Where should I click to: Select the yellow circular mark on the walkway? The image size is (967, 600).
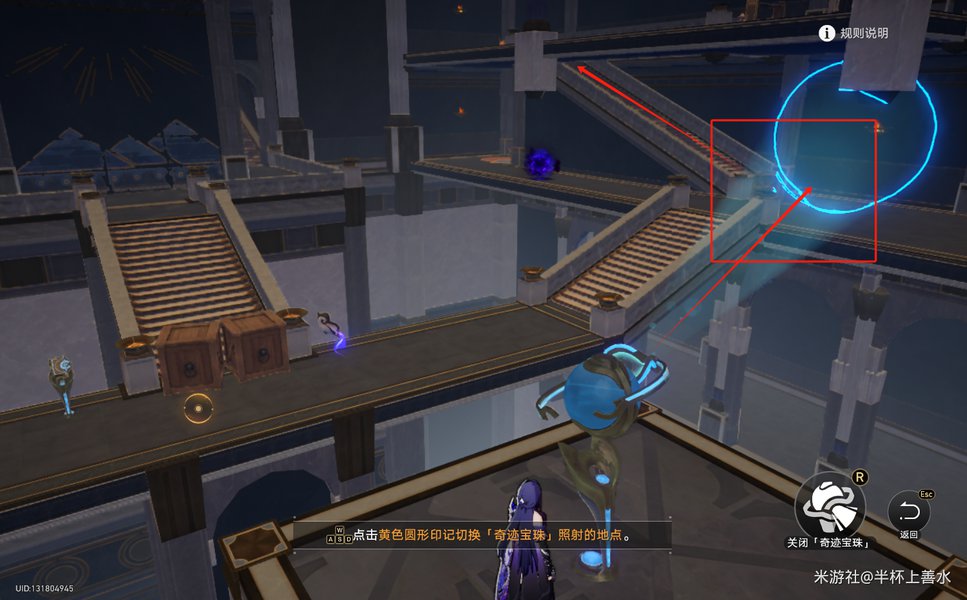199,406
